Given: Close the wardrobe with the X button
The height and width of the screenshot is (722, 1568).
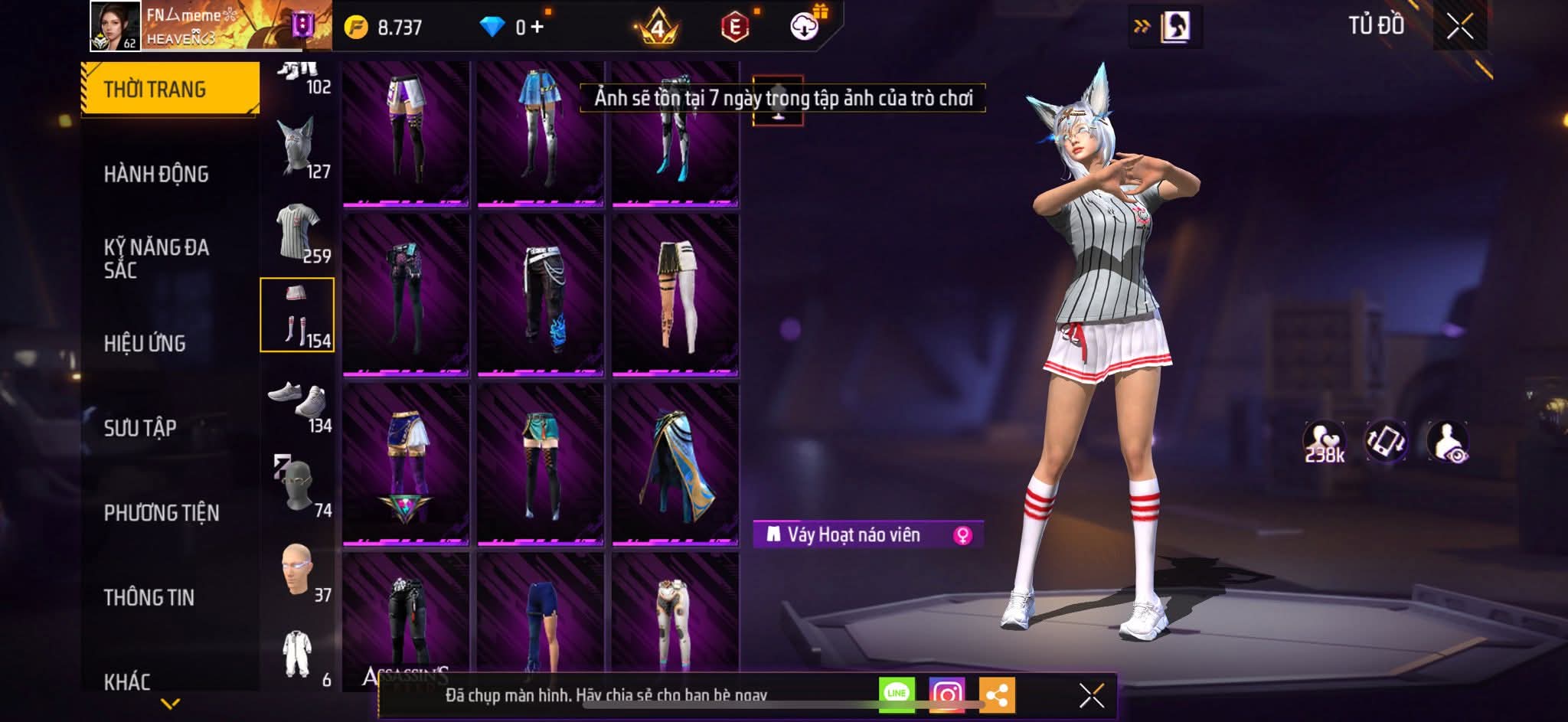Looking at the screenshot, I should [x=1459, y=27].
